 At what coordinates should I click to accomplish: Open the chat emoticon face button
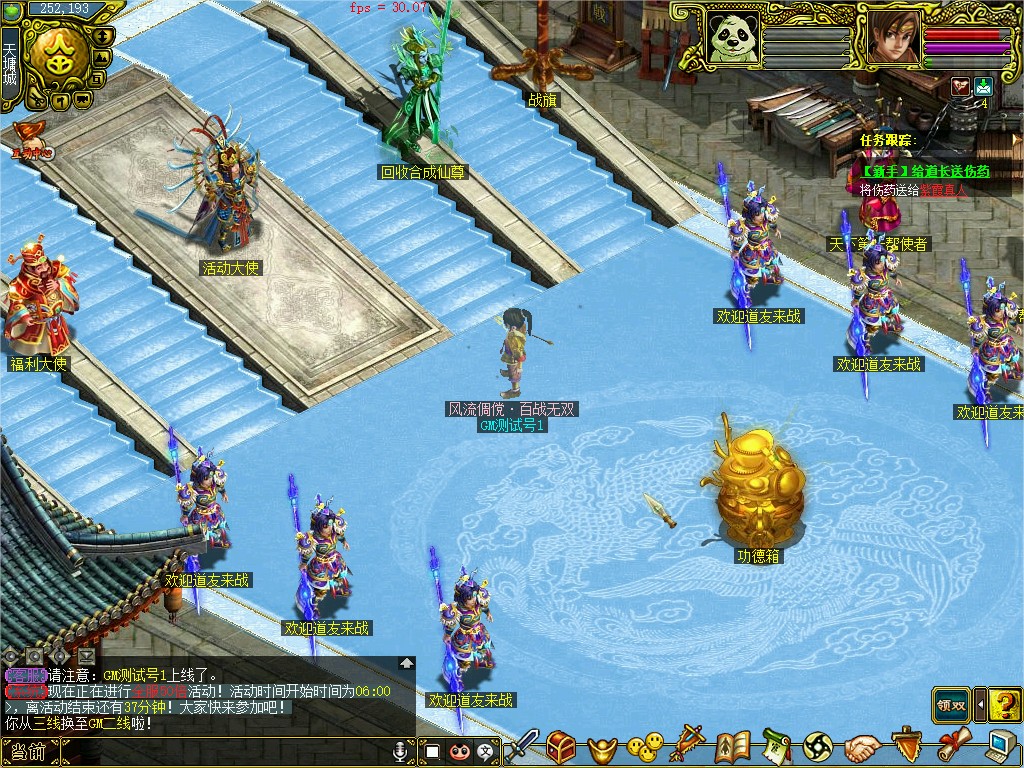point(459,751)
